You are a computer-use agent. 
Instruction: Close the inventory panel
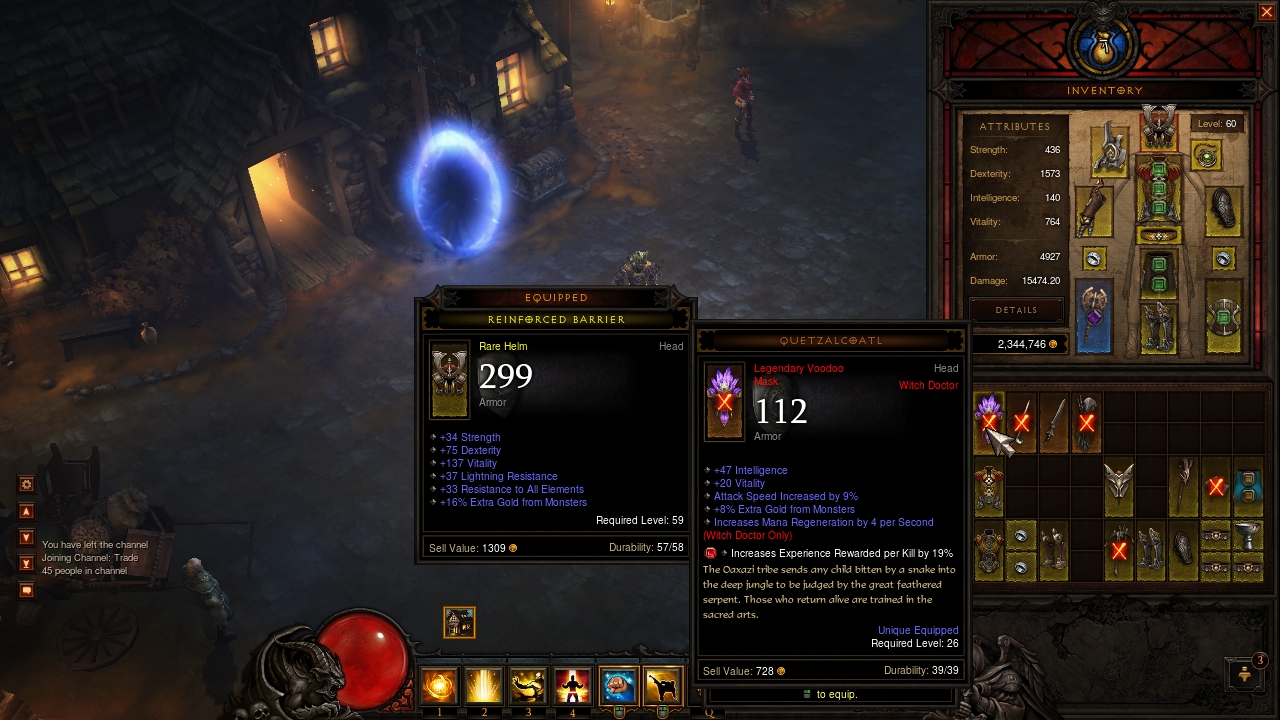click(1266, 12)
